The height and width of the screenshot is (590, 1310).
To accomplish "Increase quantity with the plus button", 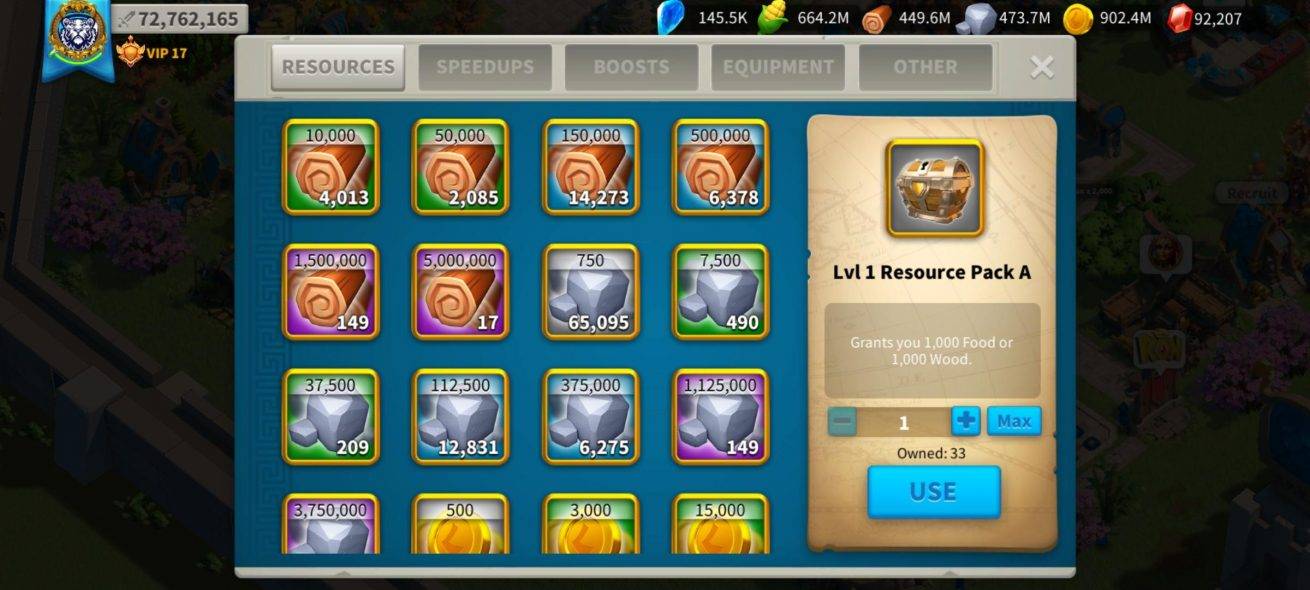I will pos(965,421).
